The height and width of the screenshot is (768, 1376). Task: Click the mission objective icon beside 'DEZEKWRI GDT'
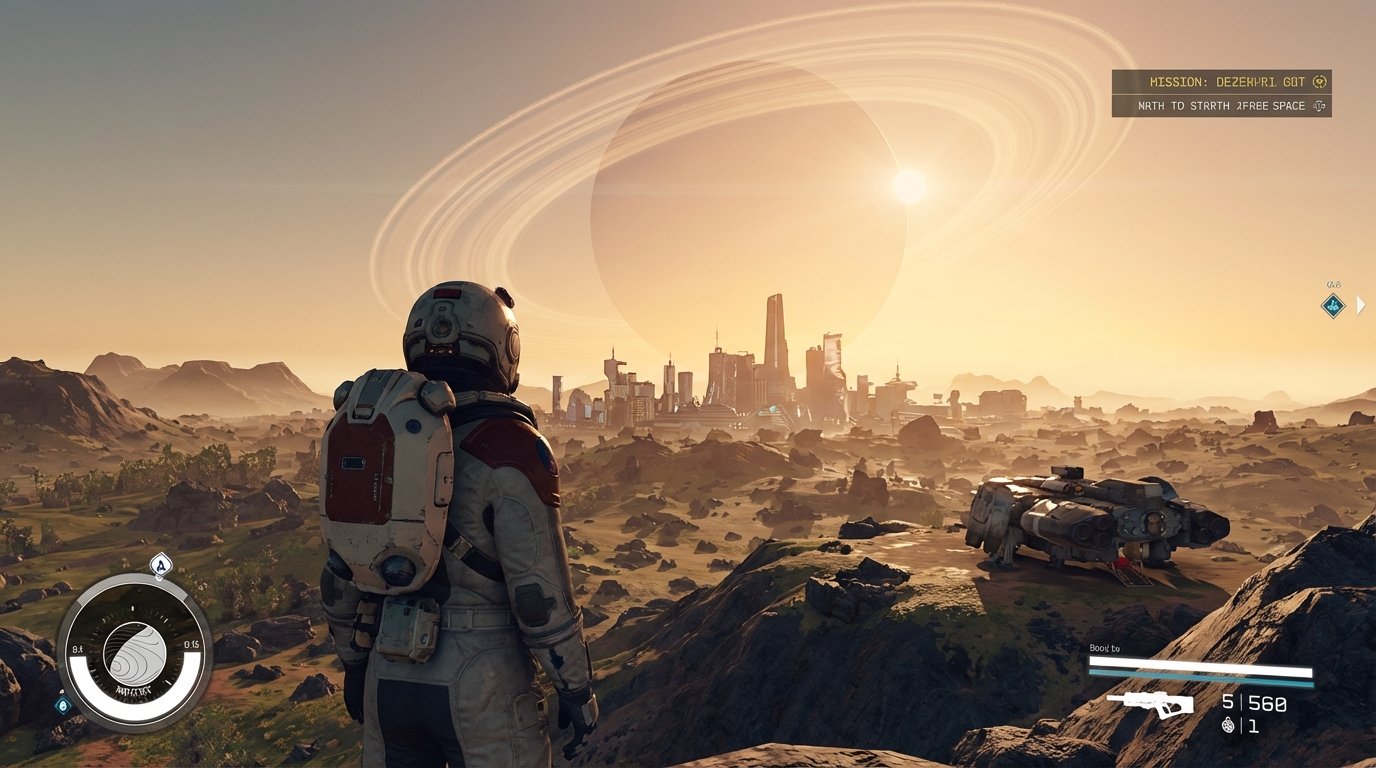(x=1320, y=82)
